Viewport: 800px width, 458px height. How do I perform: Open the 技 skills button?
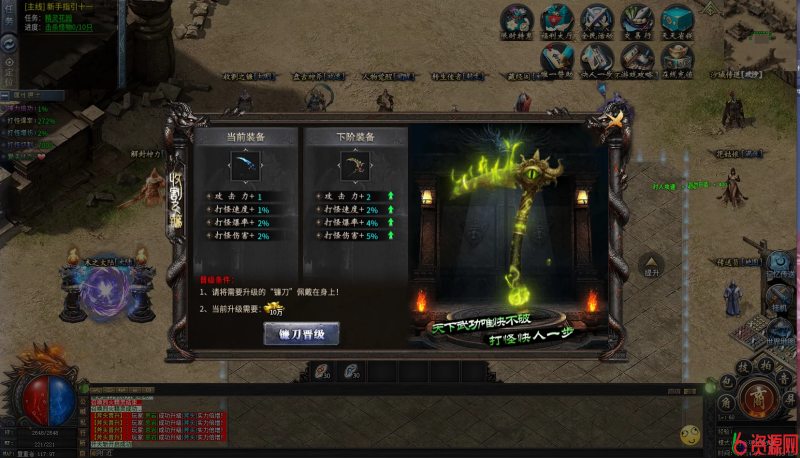[x=745, y=366]
